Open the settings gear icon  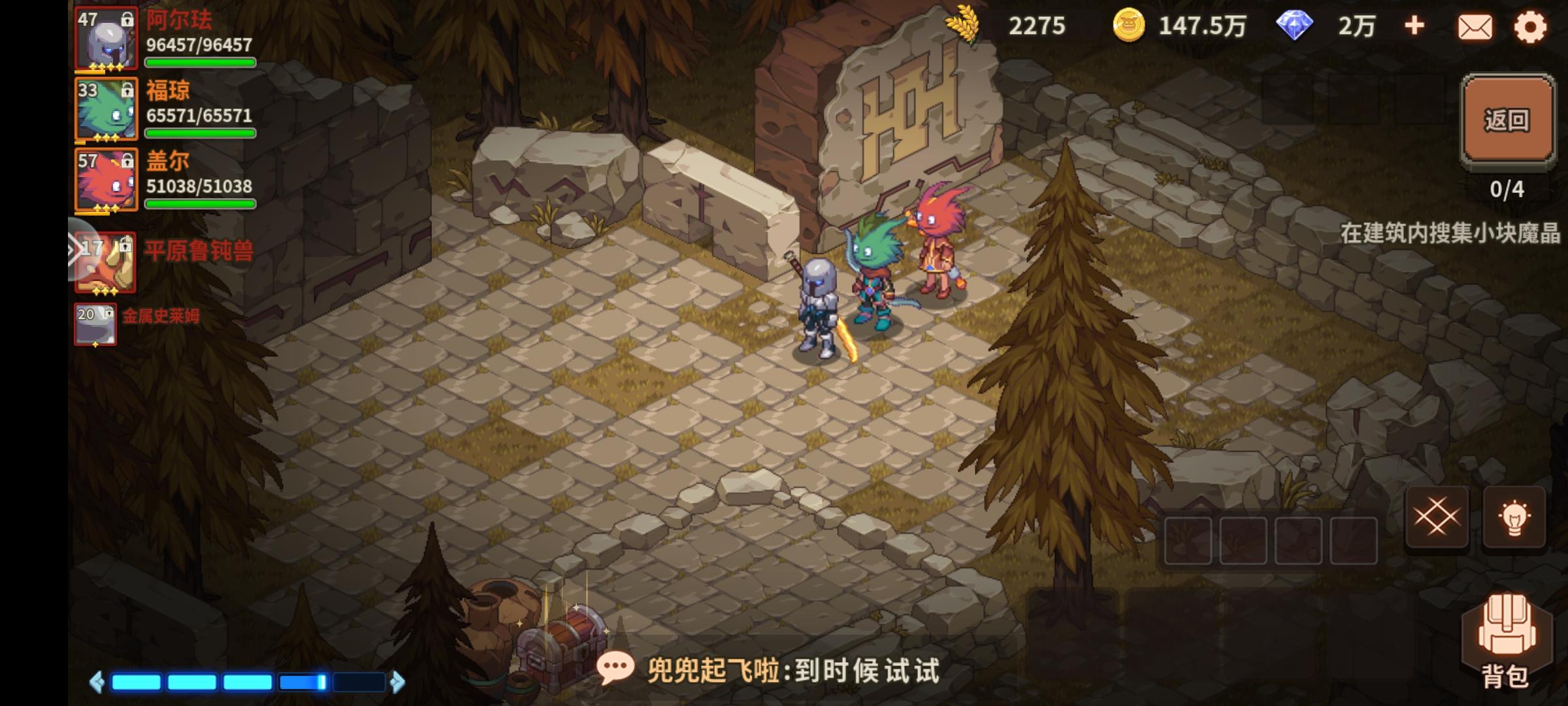tap(1532, 27)
